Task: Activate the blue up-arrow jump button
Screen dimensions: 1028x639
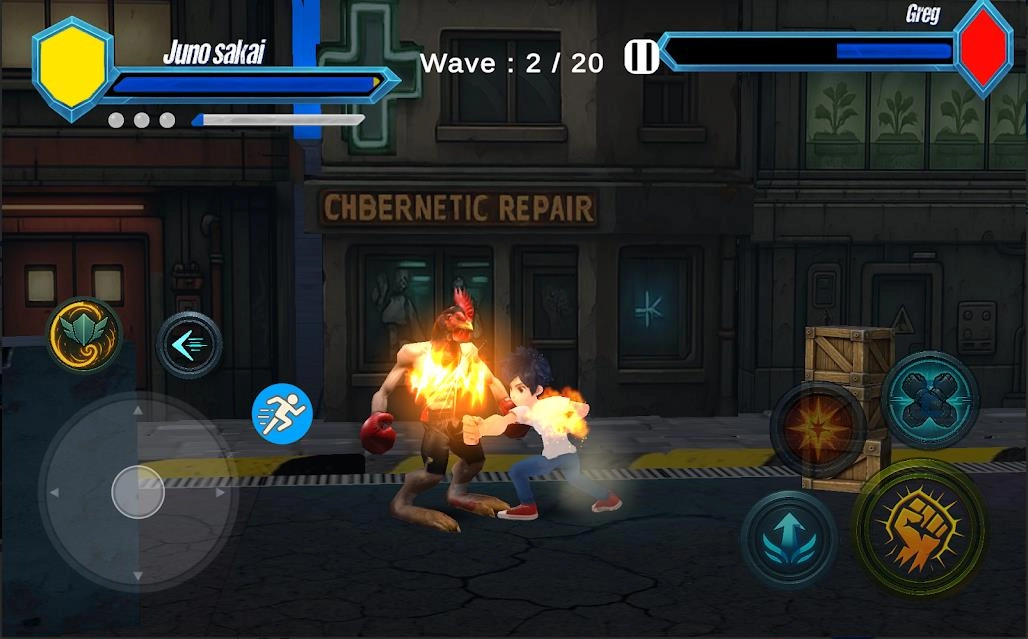Action: [789, 538]
